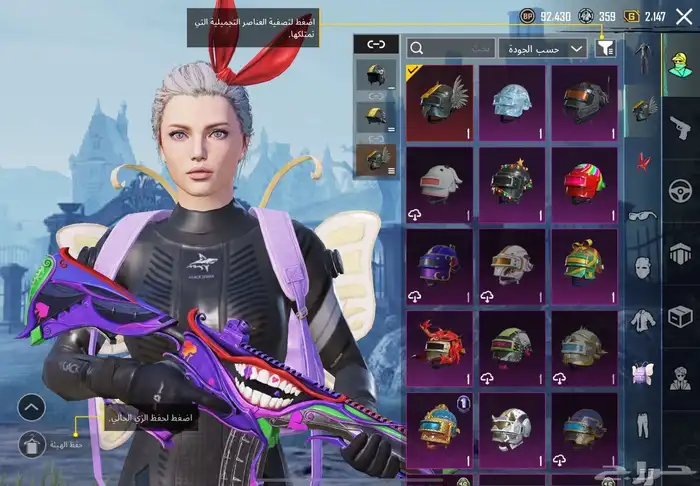700x486 pixels.
Task: Select the black helmet with orange visor
Action: click(x=583, y=102)
